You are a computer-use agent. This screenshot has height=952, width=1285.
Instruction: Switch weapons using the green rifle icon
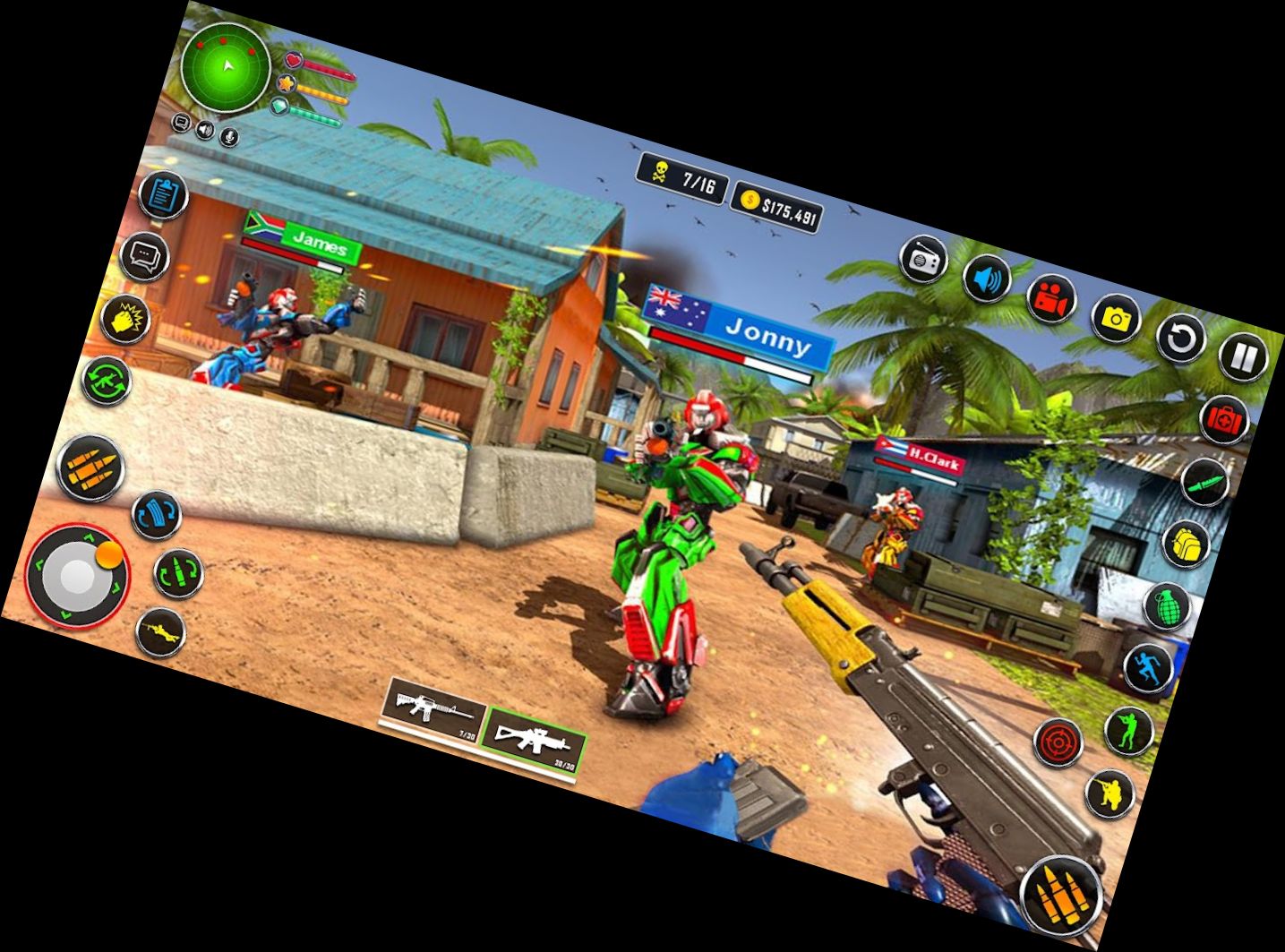coord(107,382)
